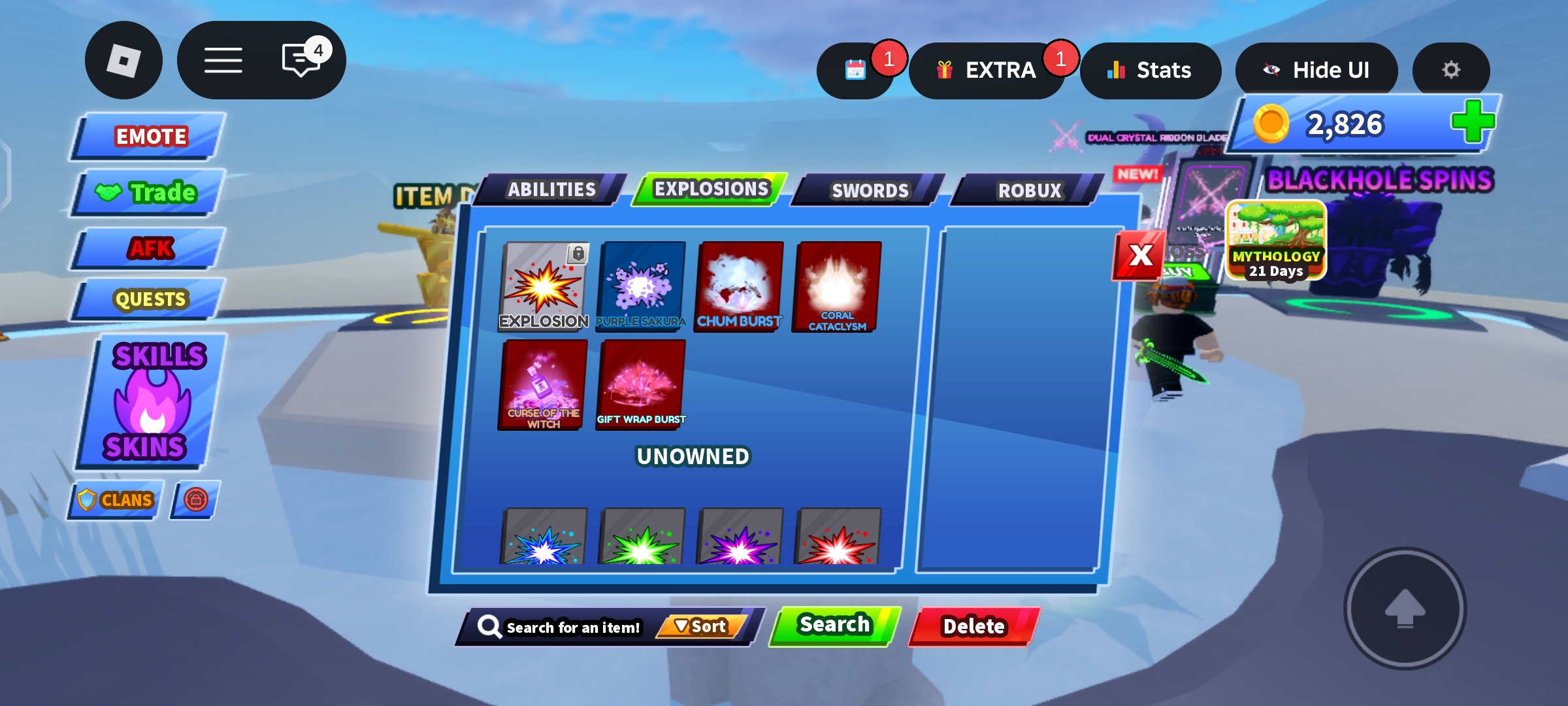1568x706 pixels.
Task: Open the Trade menu
Action: [150, 192]
